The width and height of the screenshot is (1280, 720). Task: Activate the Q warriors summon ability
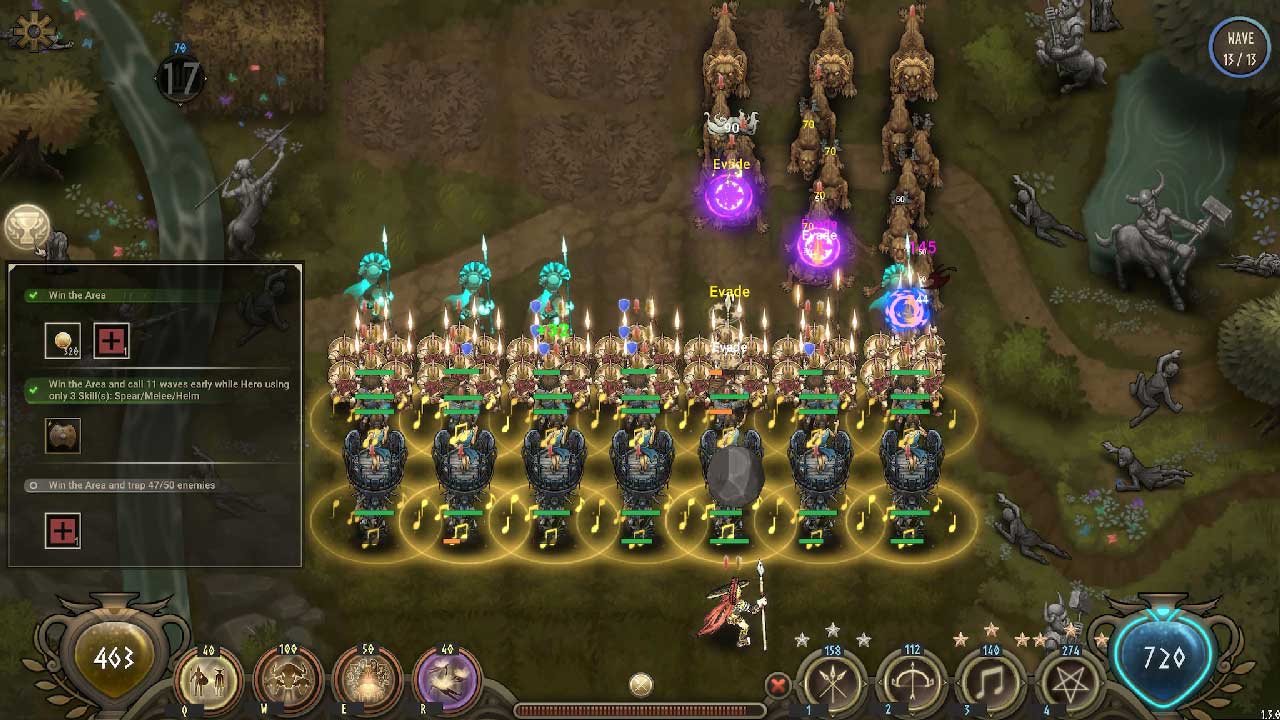coord(208,680)
